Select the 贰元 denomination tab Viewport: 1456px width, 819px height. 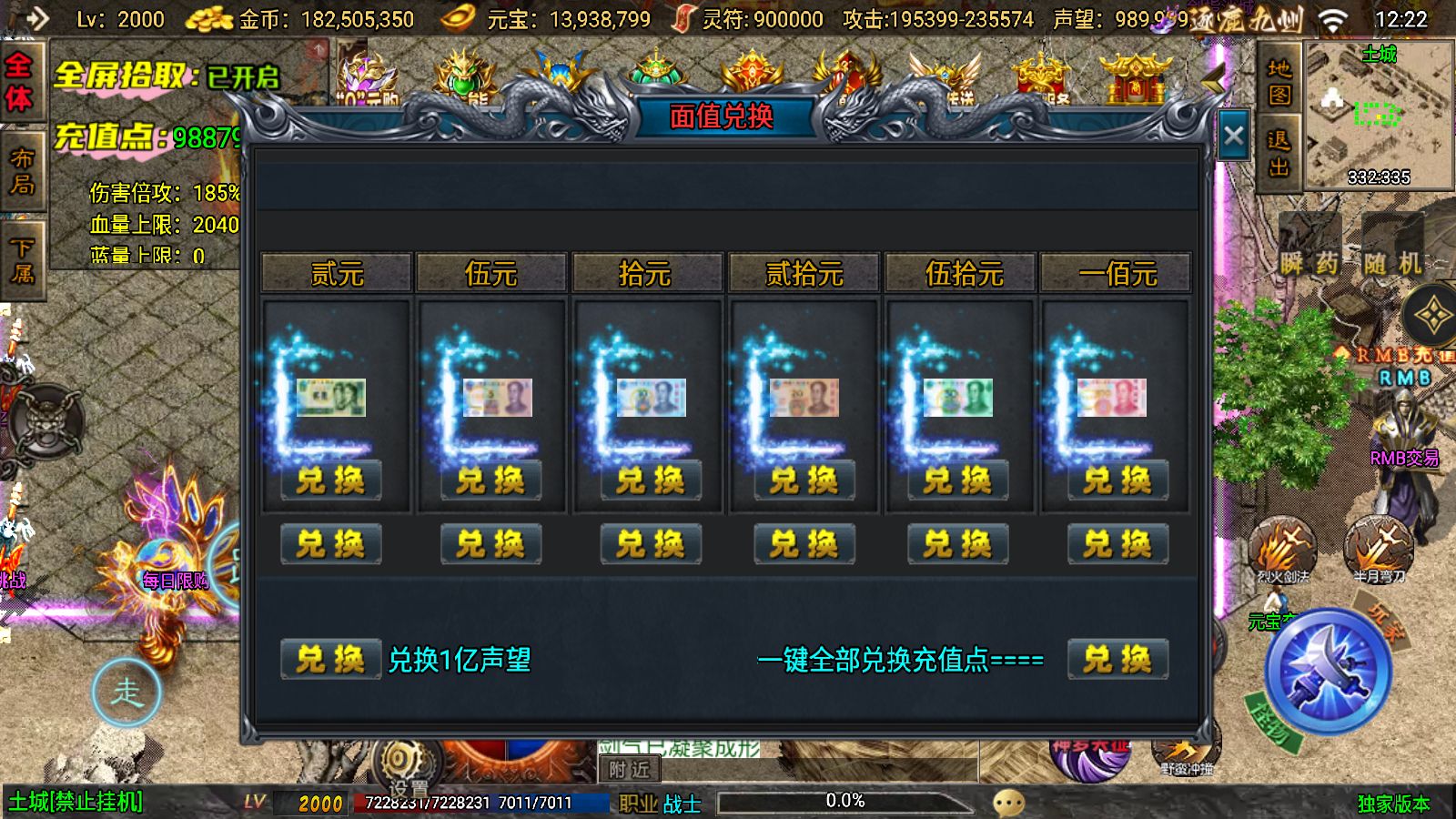click(334, 272)
